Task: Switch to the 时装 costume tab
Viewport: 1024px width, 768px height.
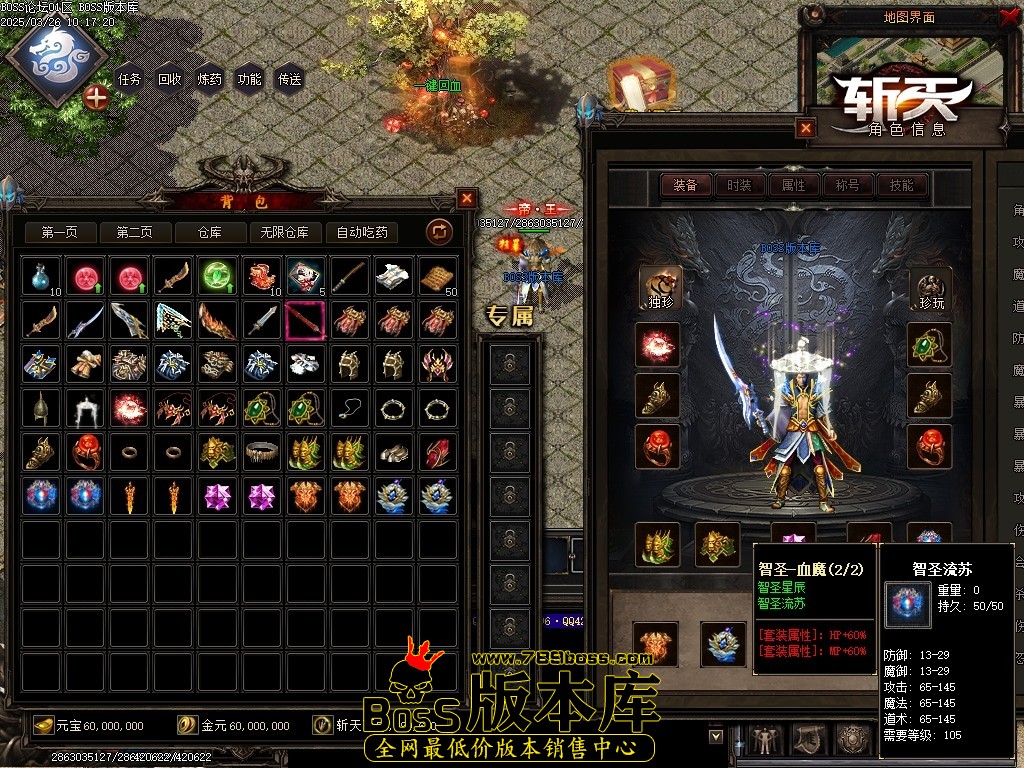Action: [x=740, y=185]
